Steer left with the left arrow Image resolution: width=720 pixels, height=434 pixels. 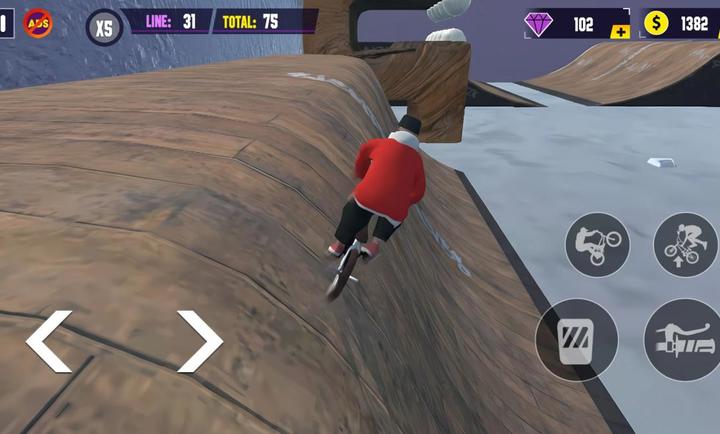(x=48, y=341)
